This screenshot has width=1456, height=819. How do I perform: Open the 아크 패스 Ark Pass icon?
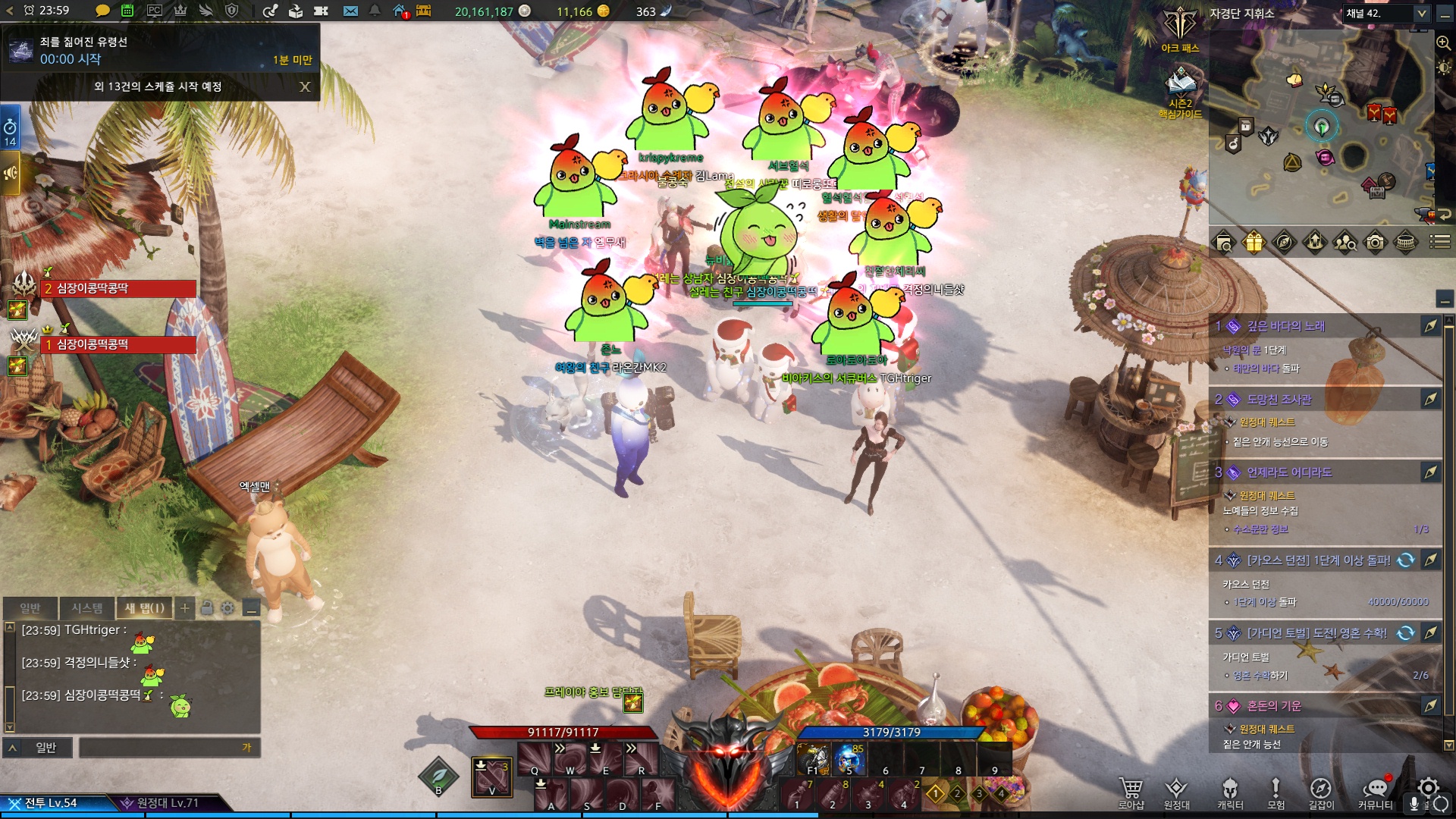[1180, 32]
